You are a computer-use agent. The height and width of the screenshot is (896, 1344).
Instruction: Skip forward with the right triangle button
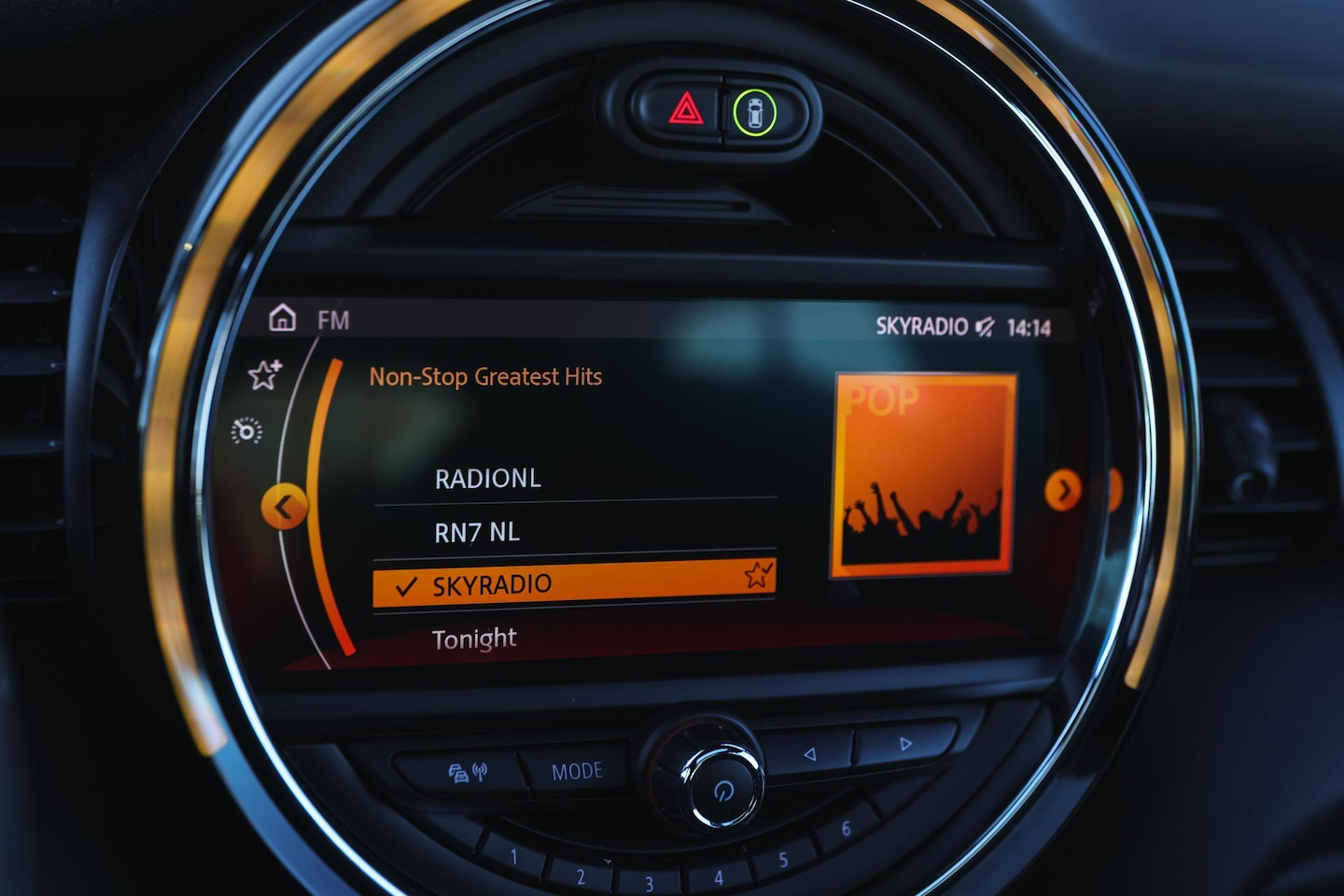point(904,744)
